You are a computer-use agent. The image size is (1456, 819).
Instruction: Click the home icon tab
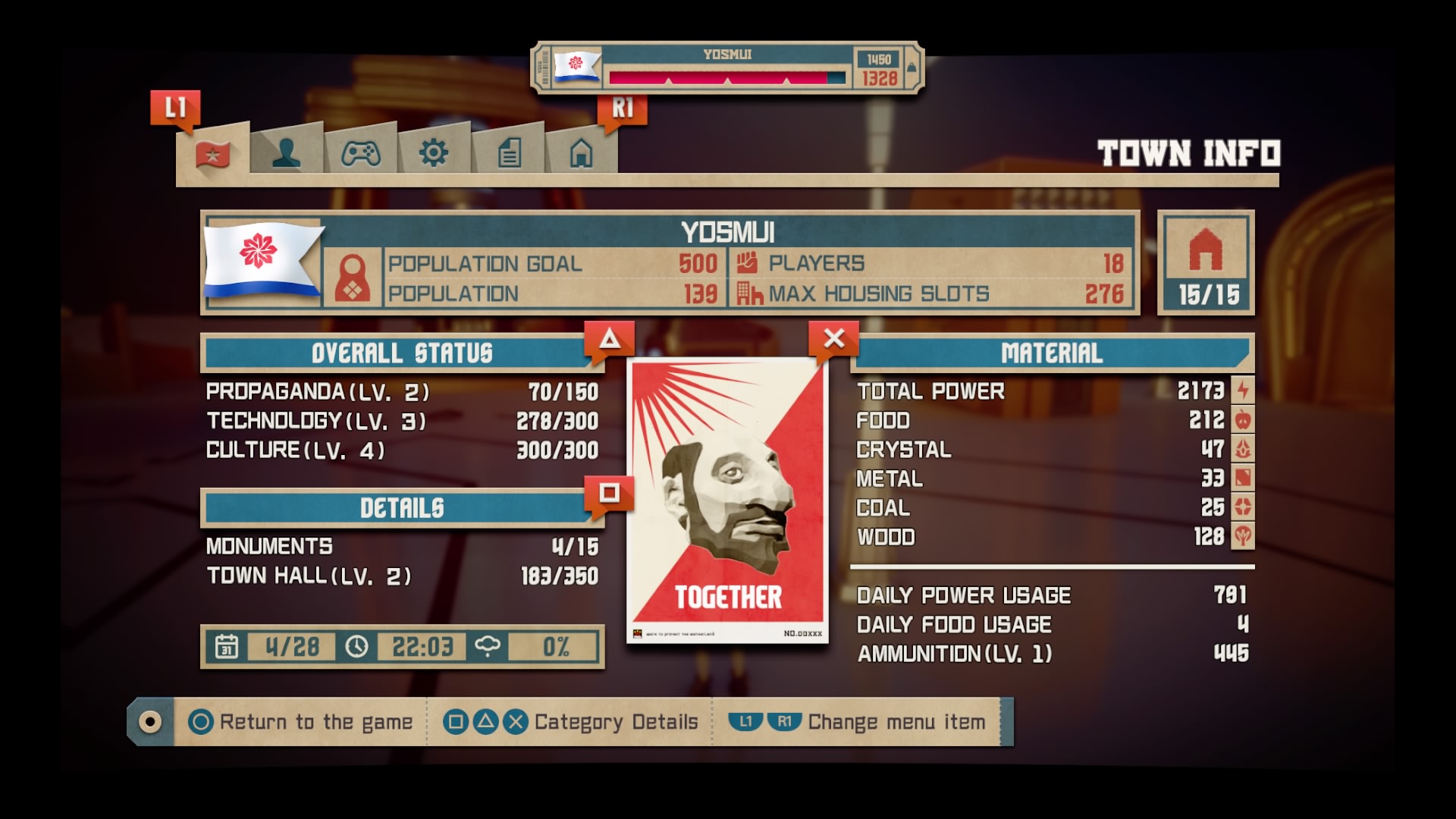click(581, 152)
